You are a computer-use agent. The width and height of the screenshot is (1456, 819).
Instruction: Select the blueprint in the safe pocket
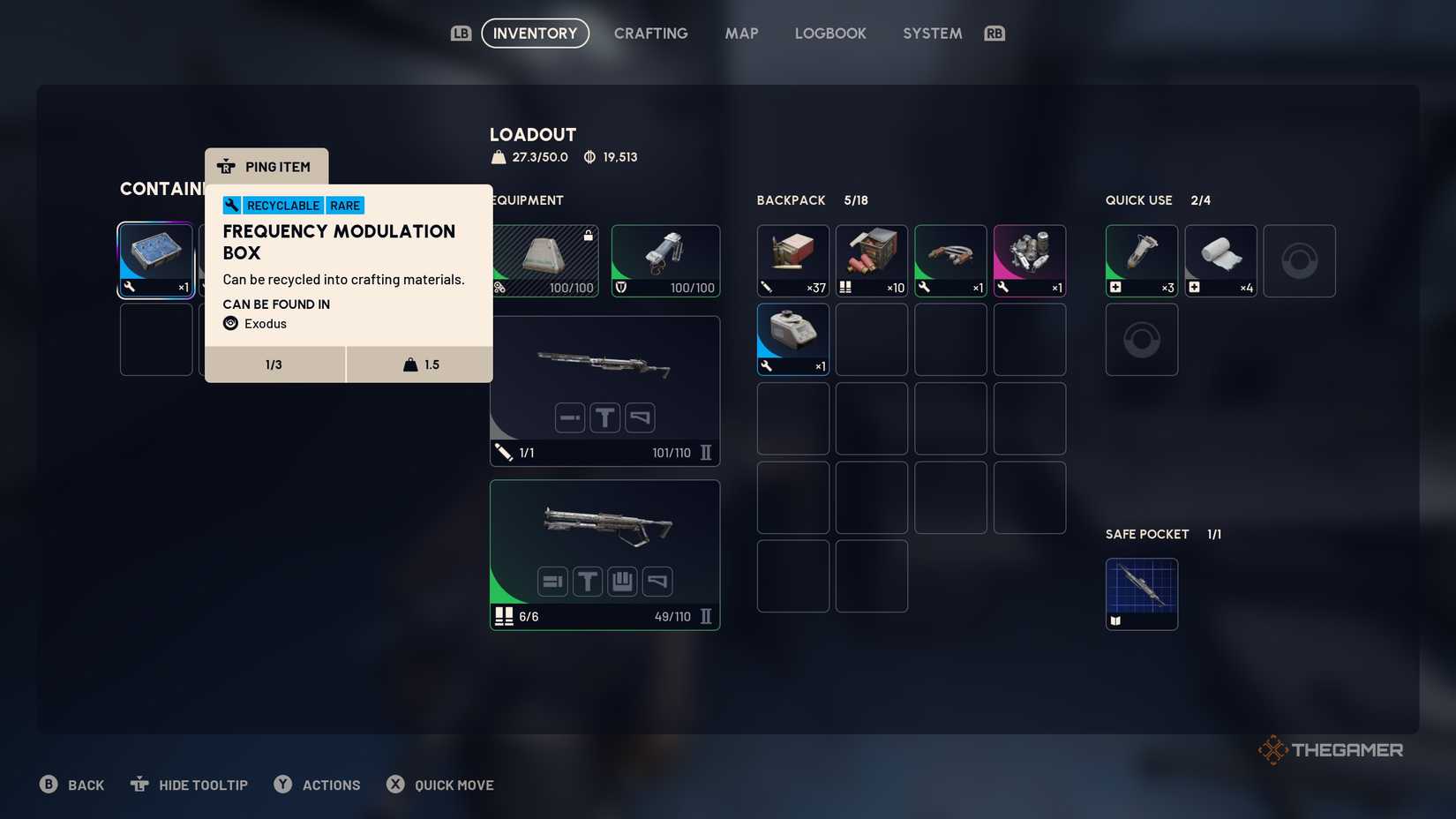[x=1141, y=593]
